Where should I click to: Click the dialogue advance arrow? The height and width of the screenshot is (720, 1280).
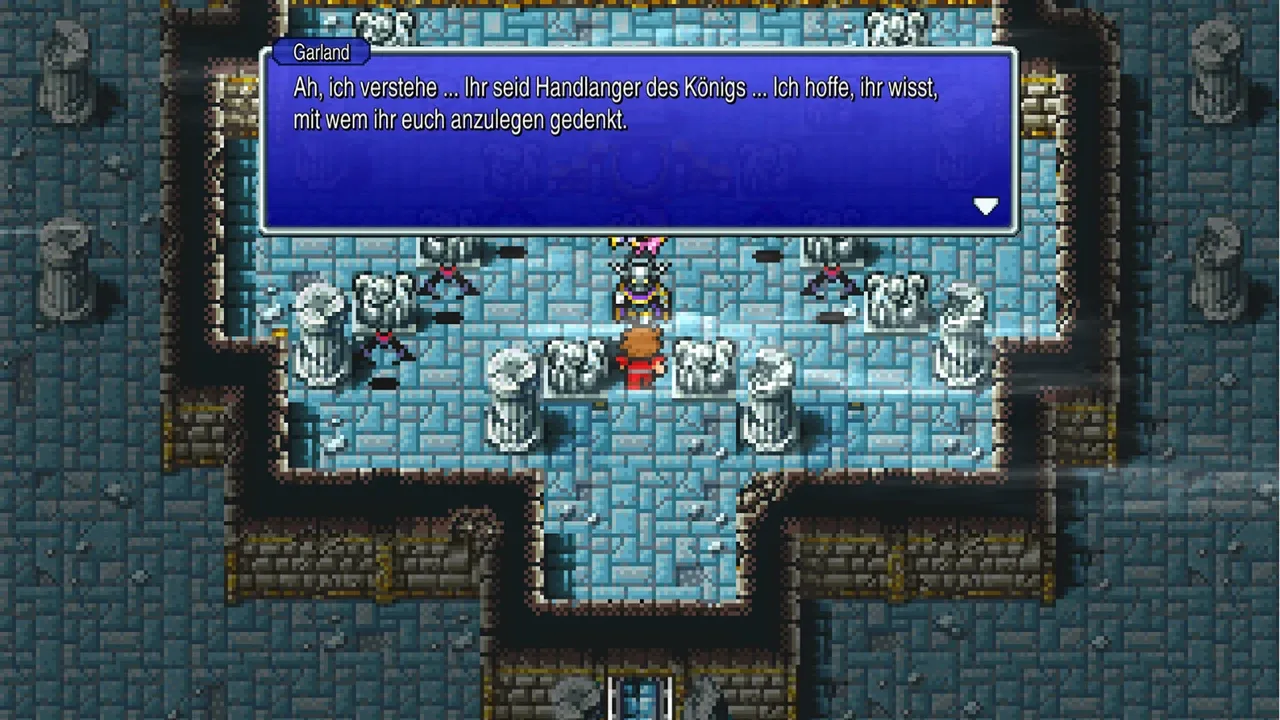tap(986, 206)
